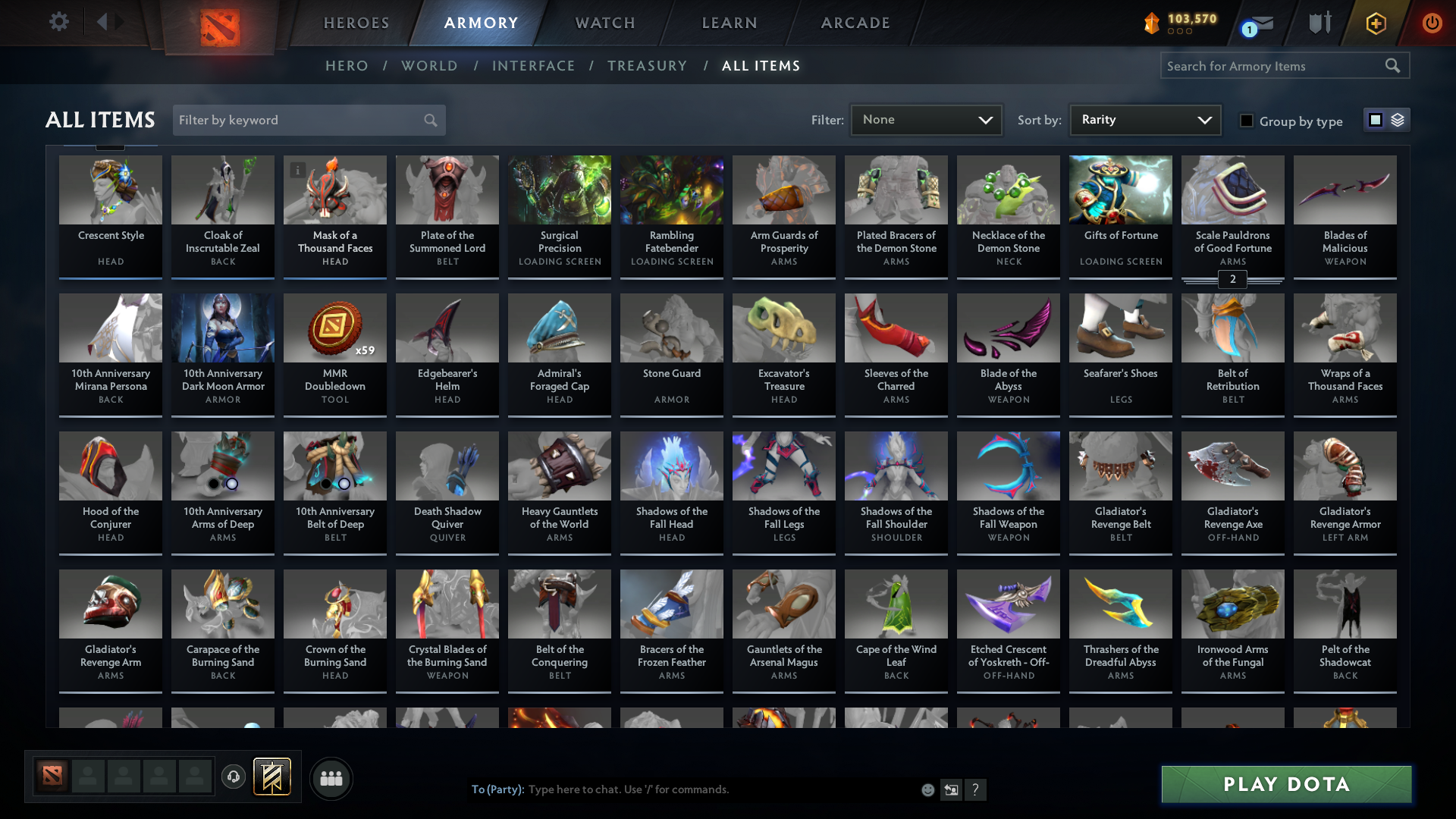Image resolution: width=1456 pixels, height=819 pixels.
Task: Enable the Group by type checkbox
Action: click(1247, 120)
